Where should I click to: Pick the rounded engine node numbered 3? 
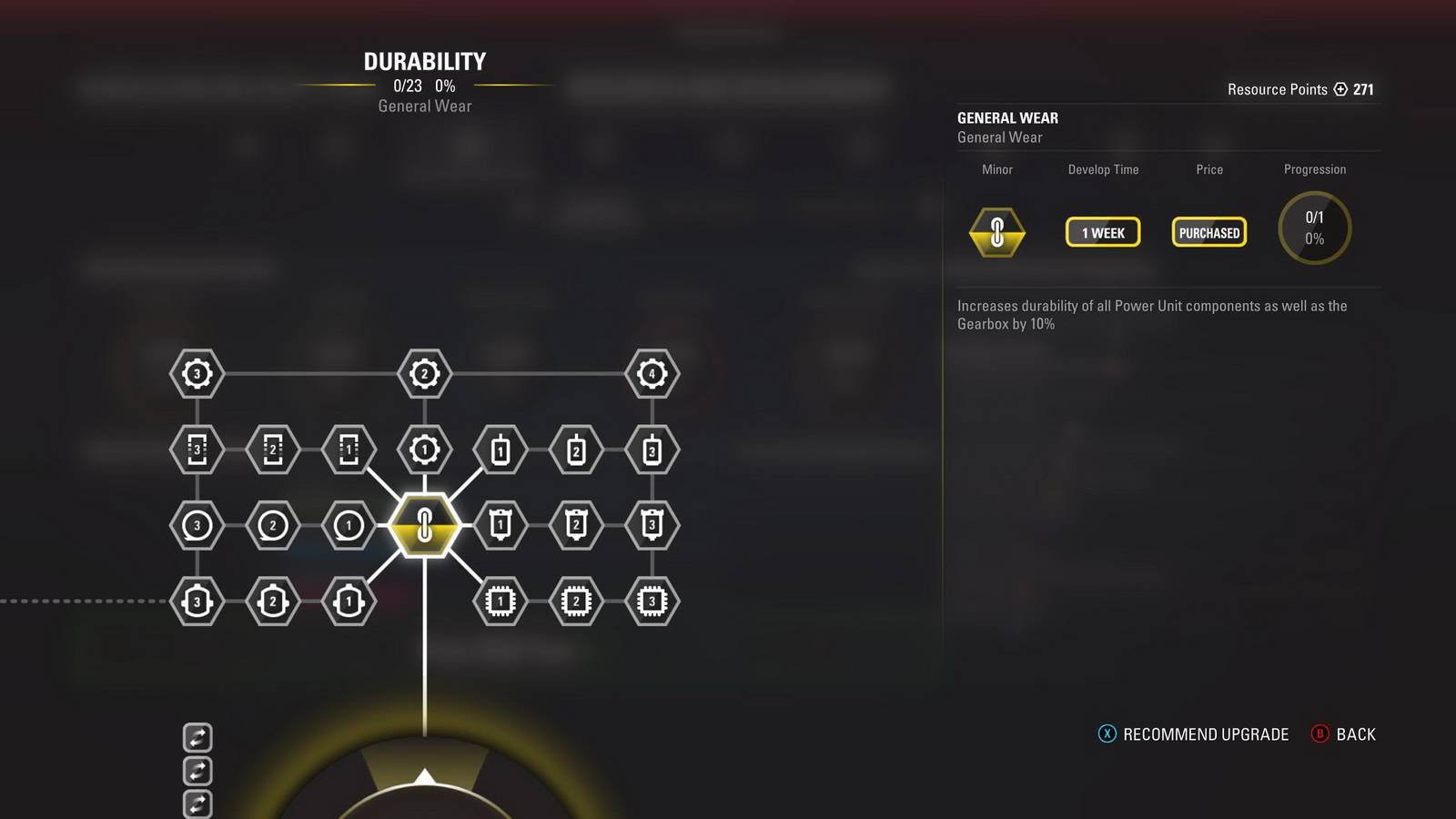click(197, 602)
